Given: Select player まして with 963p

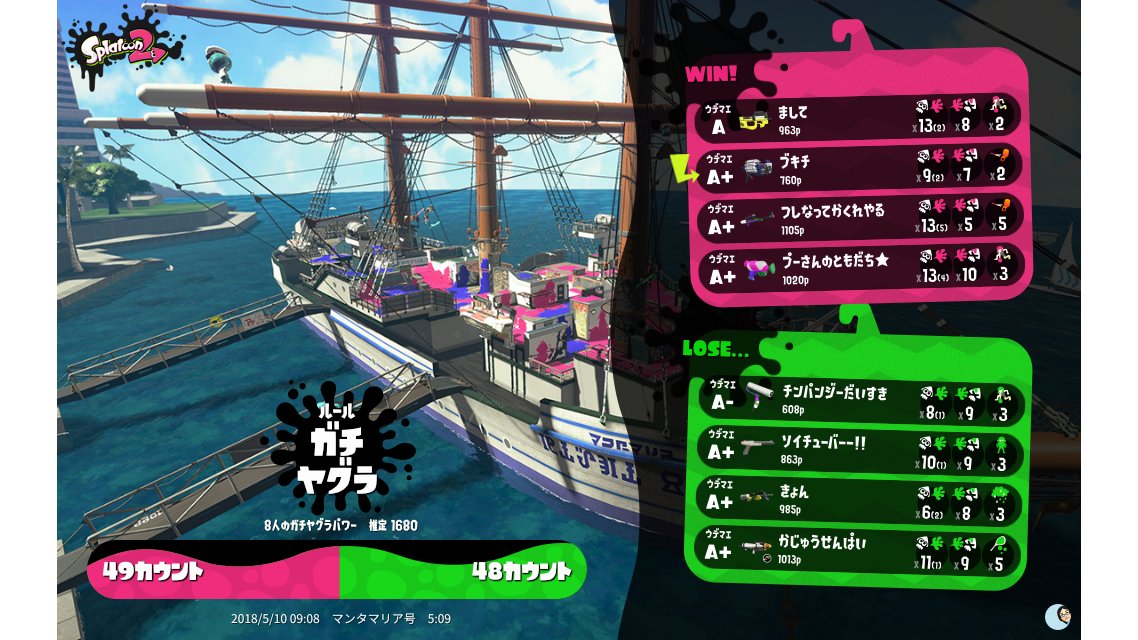Looking at the screenshot, I should (860, 119).
